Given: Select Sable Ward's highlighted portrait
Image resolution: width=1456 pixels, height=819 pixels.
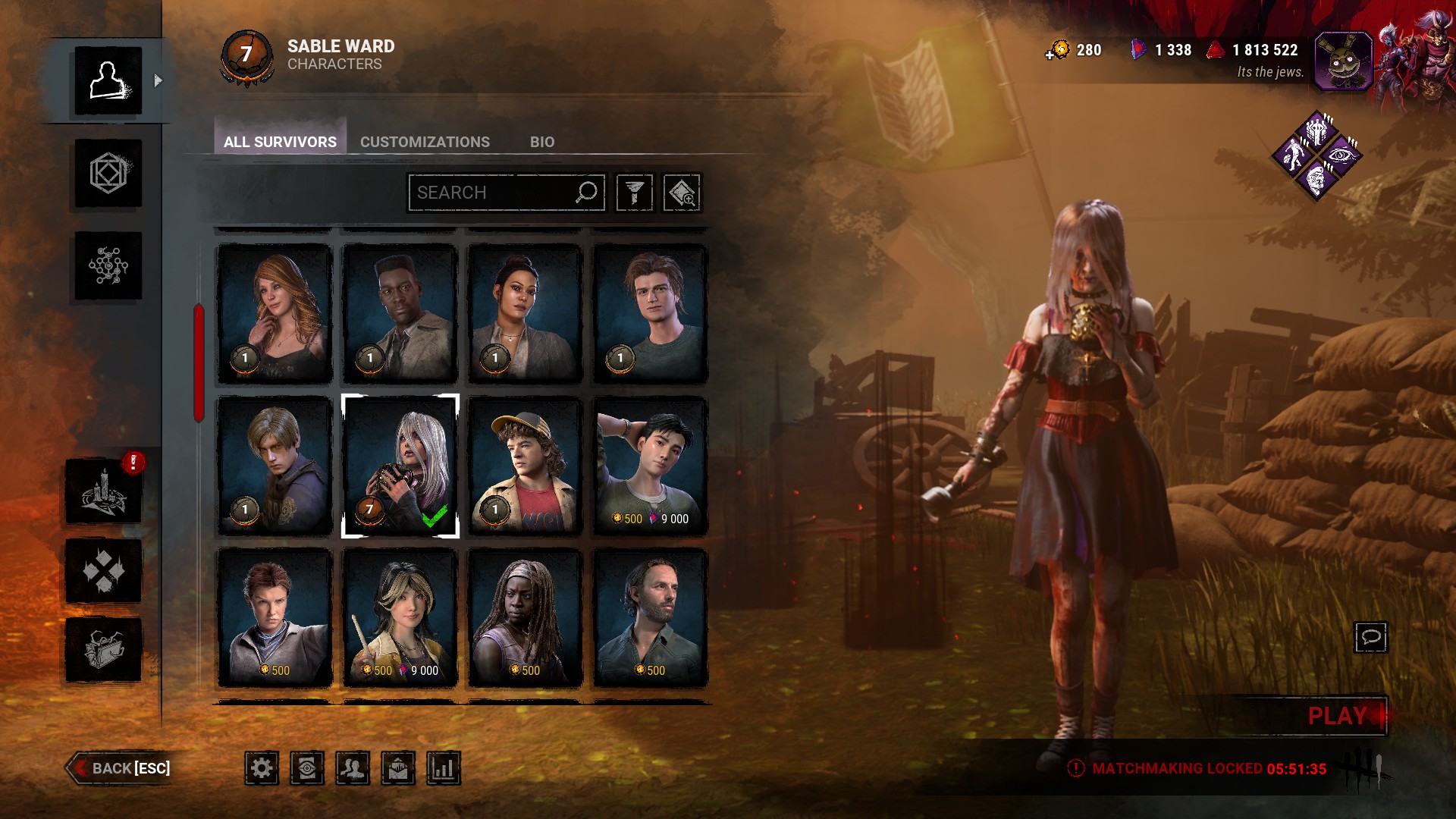Looking at the screenshot, I should coord(400,466).
